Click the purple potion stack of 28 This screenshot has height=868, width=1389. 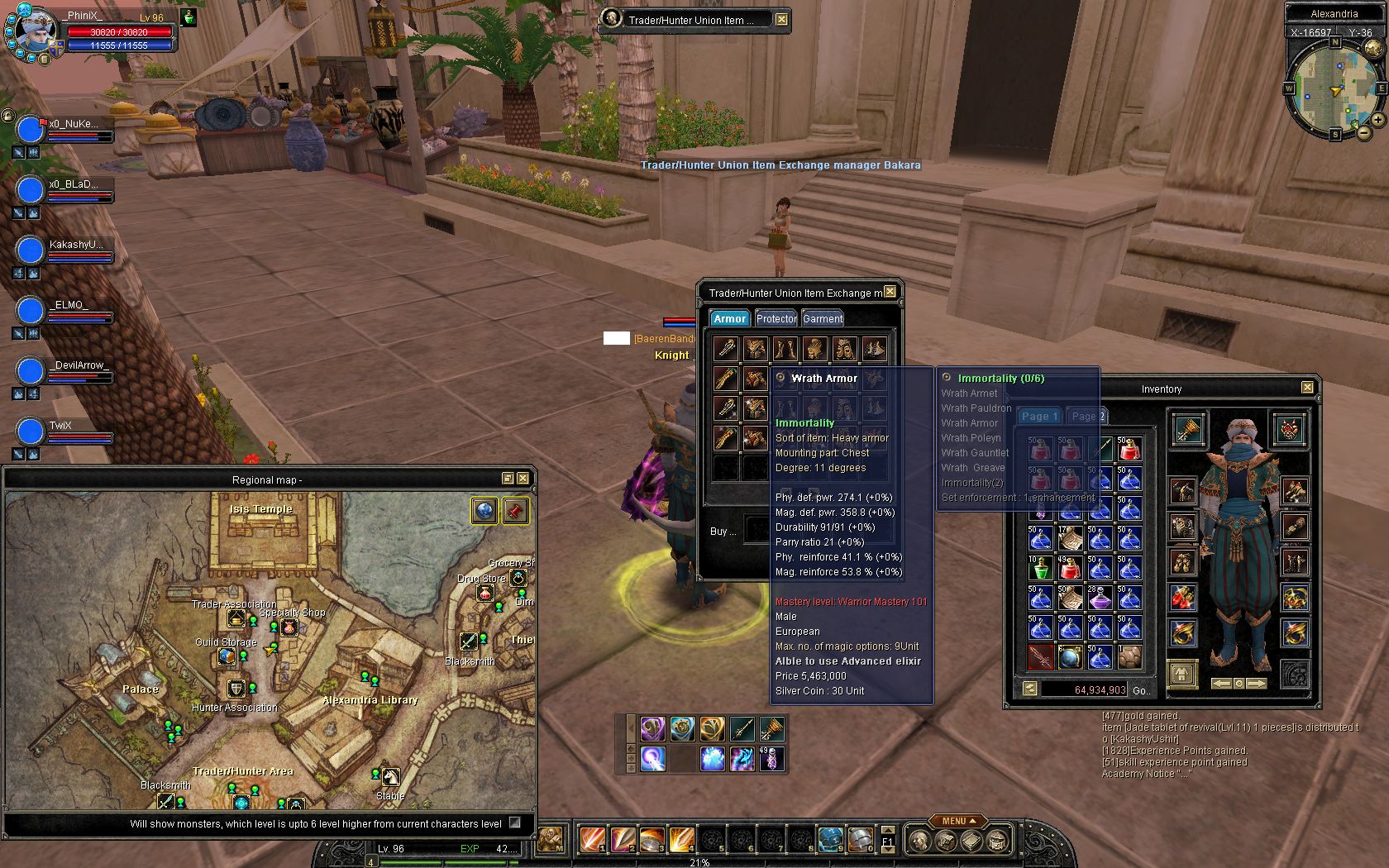pos(1100,598)
